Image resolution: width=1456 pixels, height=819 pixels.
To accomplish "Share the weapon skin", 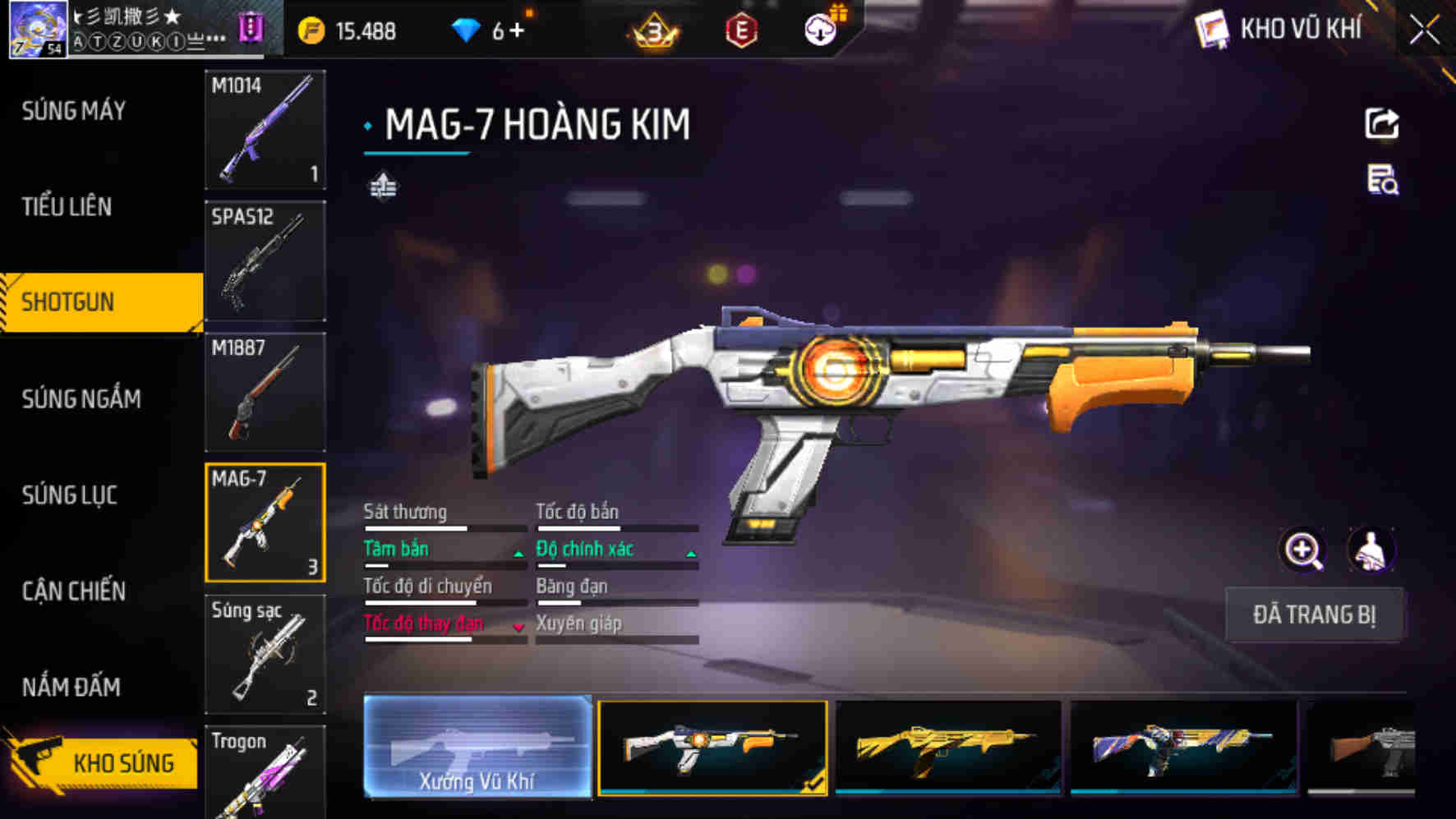I will click(x=1381, y=125).
